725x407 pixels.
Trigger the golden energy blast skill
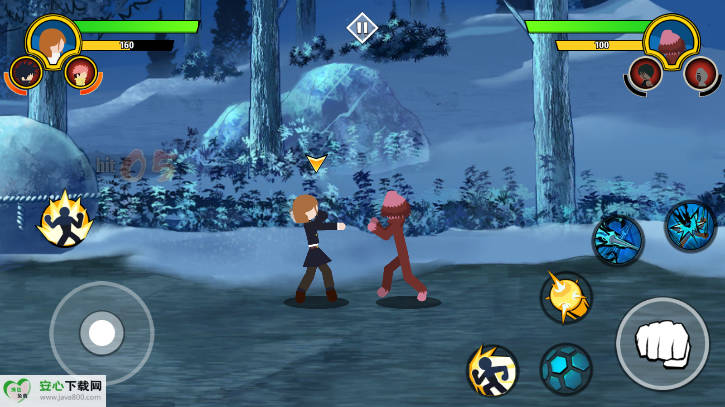566,297
